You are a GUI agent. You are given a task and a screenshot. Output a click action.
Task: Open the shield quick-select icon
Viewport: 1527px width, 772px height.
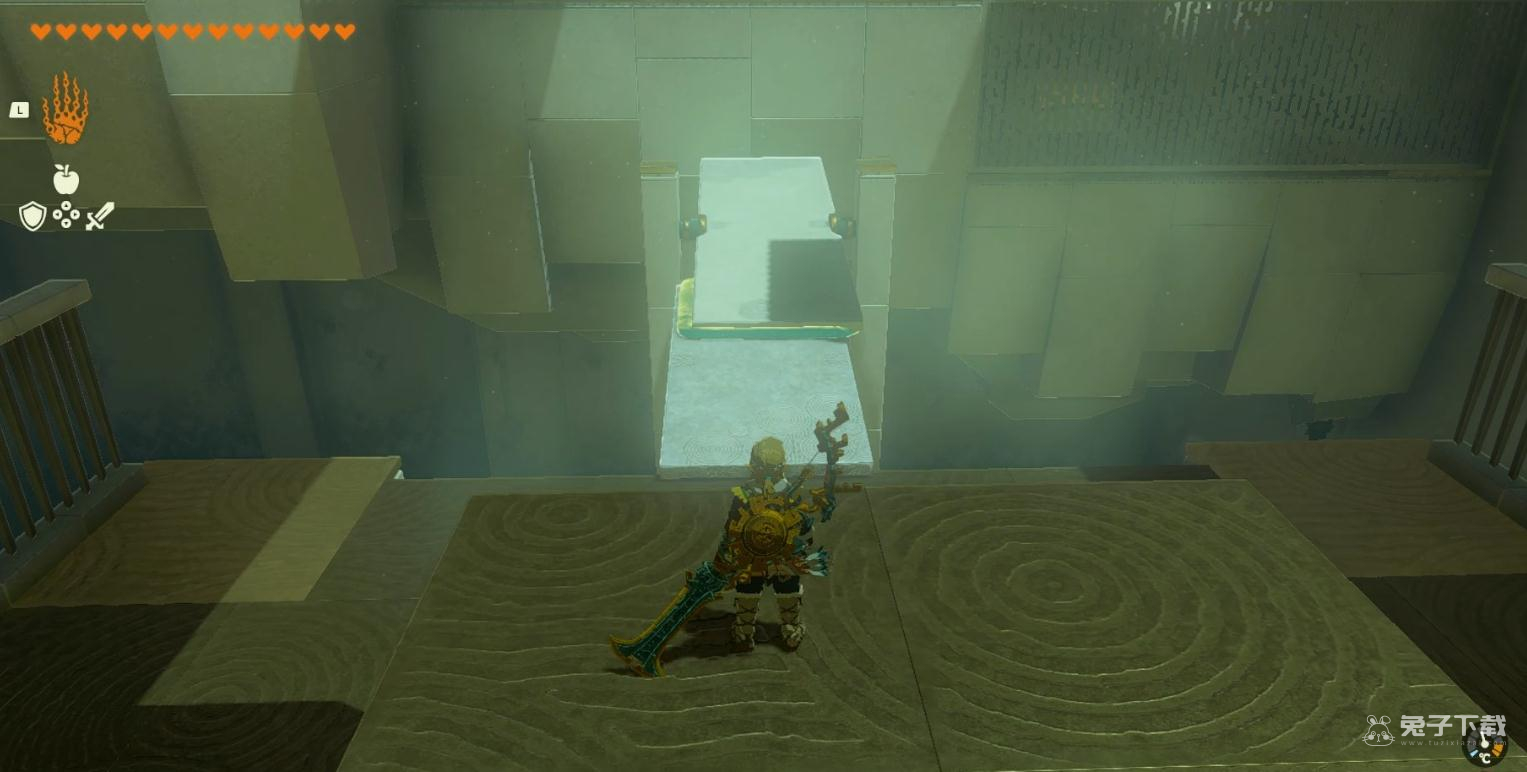(x=32, y=216)
